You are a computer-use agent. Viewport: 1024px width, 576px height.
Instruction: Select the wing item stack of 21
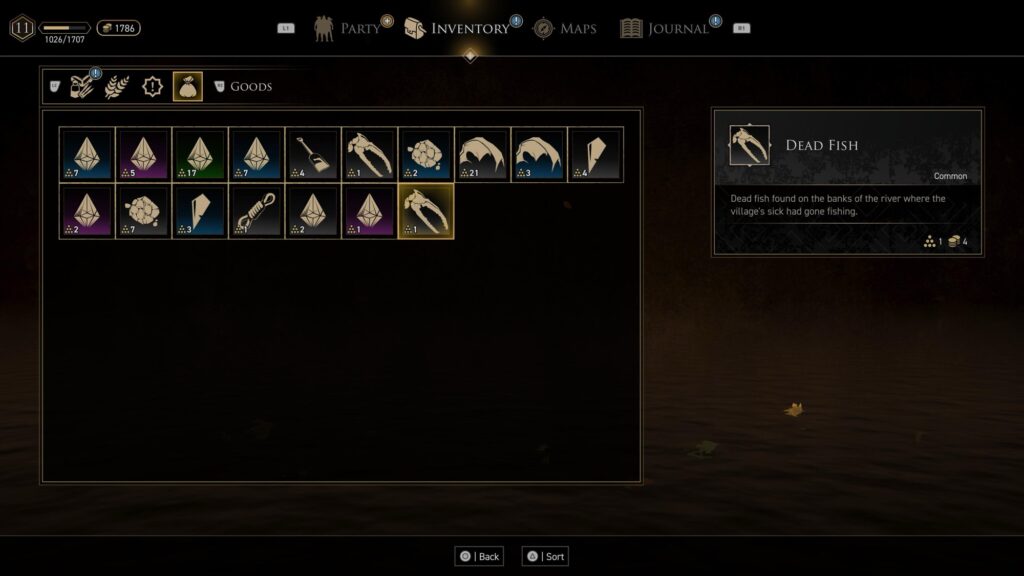(x=482, y=154)
